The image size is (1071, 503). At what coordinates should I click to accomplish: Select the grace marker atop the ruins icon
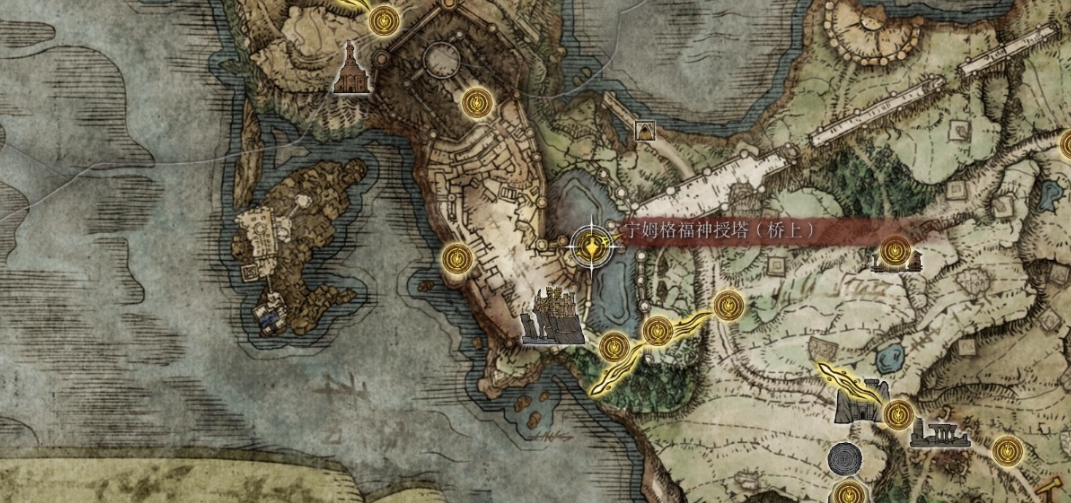tap(893, 250)
